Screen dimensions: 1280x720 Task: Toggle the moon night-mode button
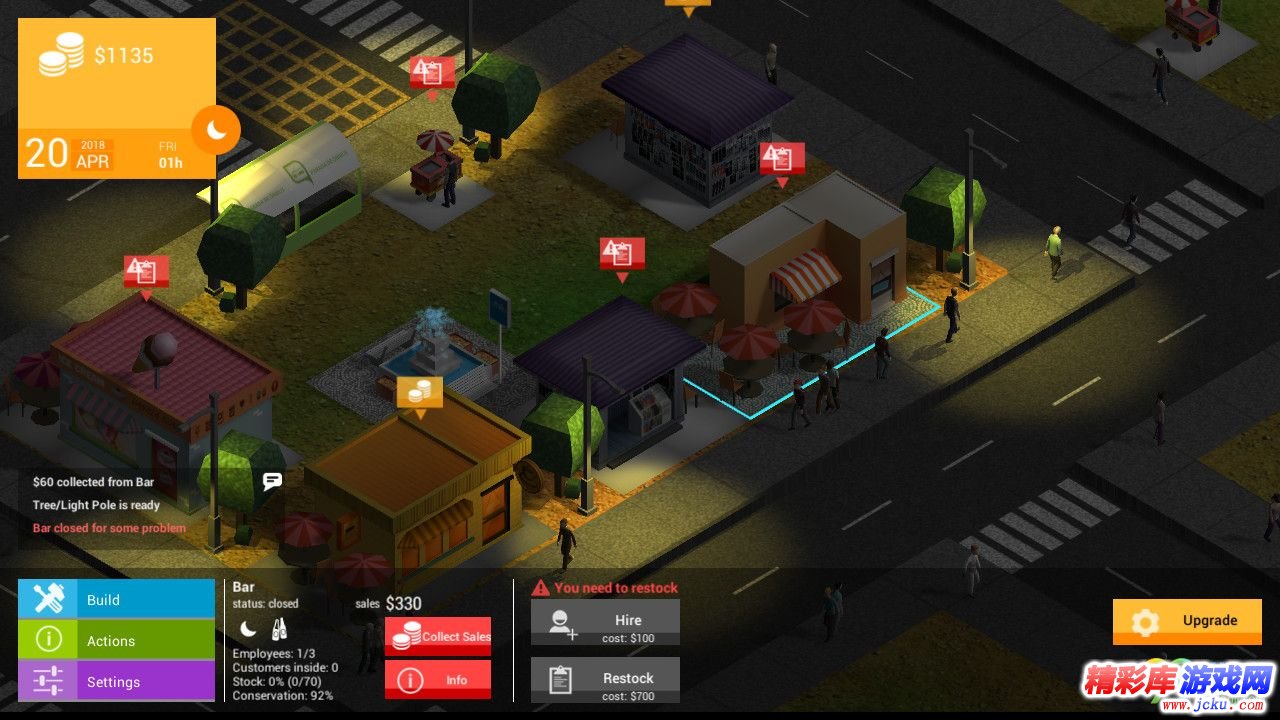coord(216,130)
